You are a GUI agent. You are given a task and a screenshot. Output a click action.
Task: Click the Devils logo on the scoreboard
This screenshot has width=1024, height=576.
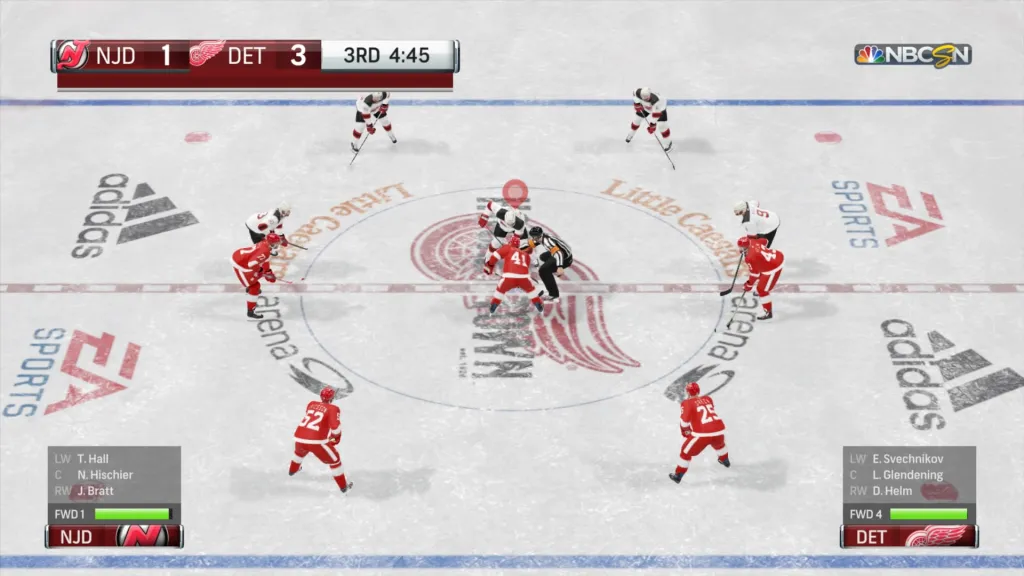(x=70, y=55)
